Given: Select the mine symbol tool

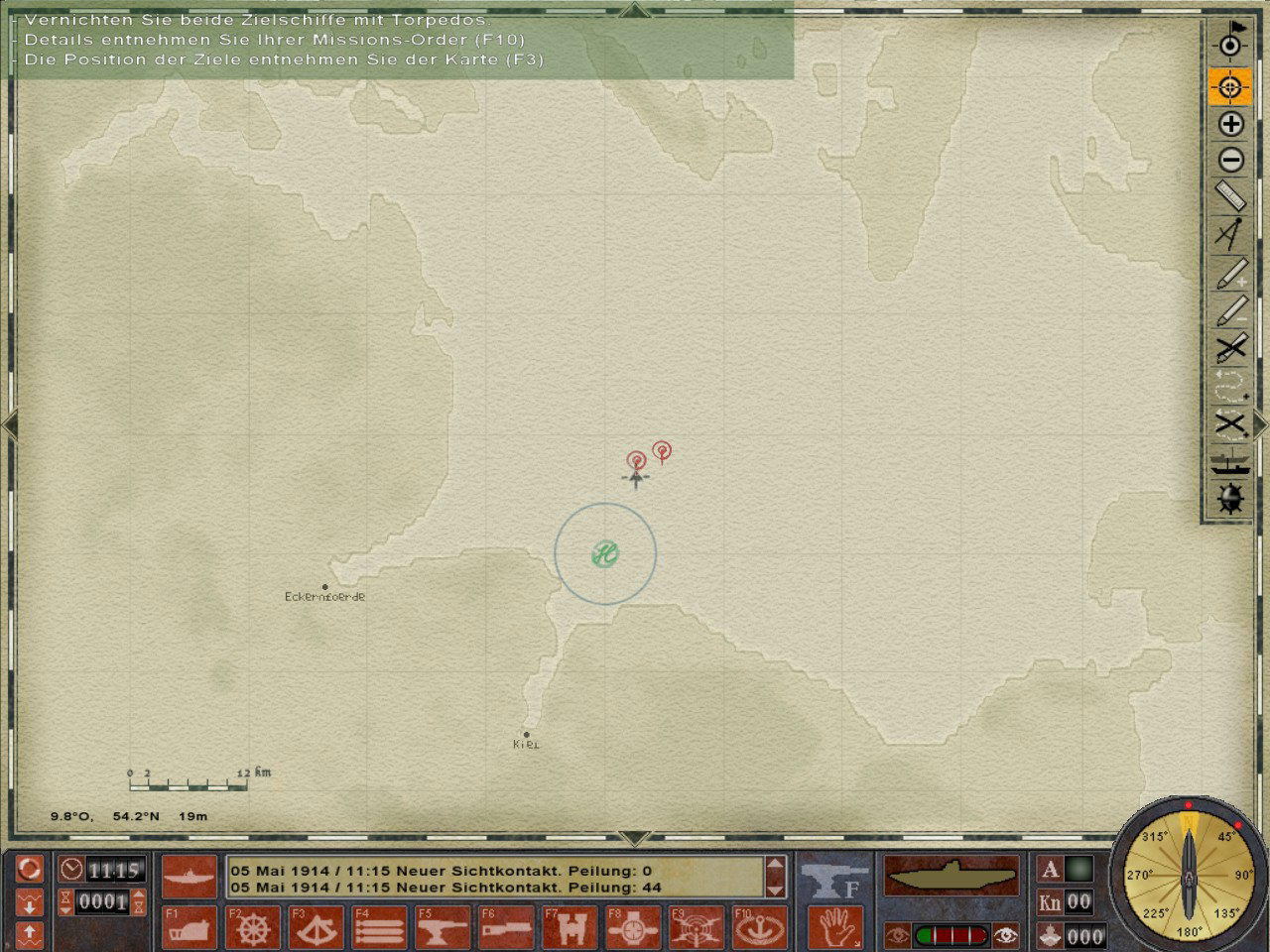Looking at the screenshot, I should coord(1230,499).
